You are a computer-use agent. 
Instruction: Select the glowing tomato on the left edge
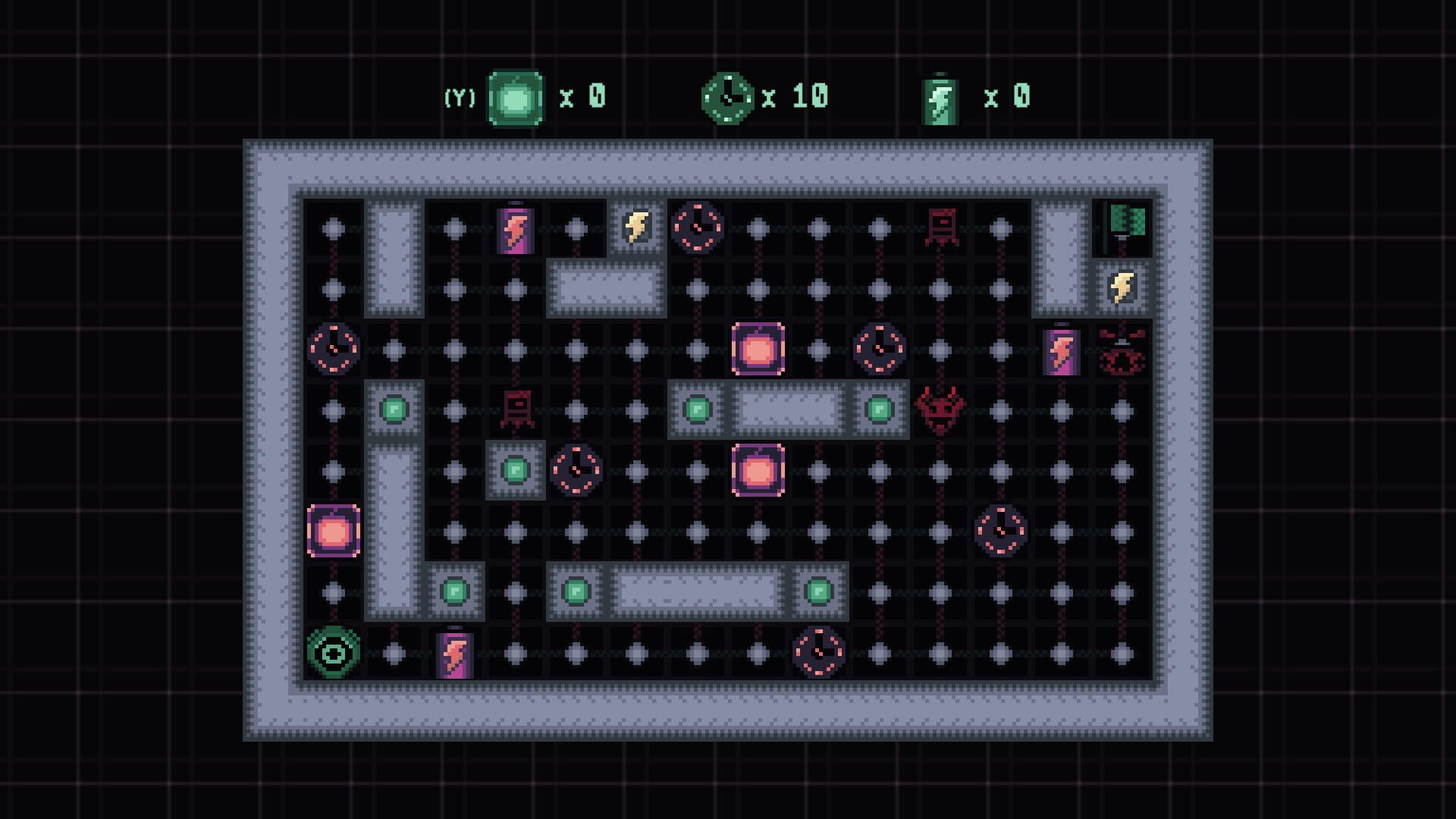[x=332, y=529]
